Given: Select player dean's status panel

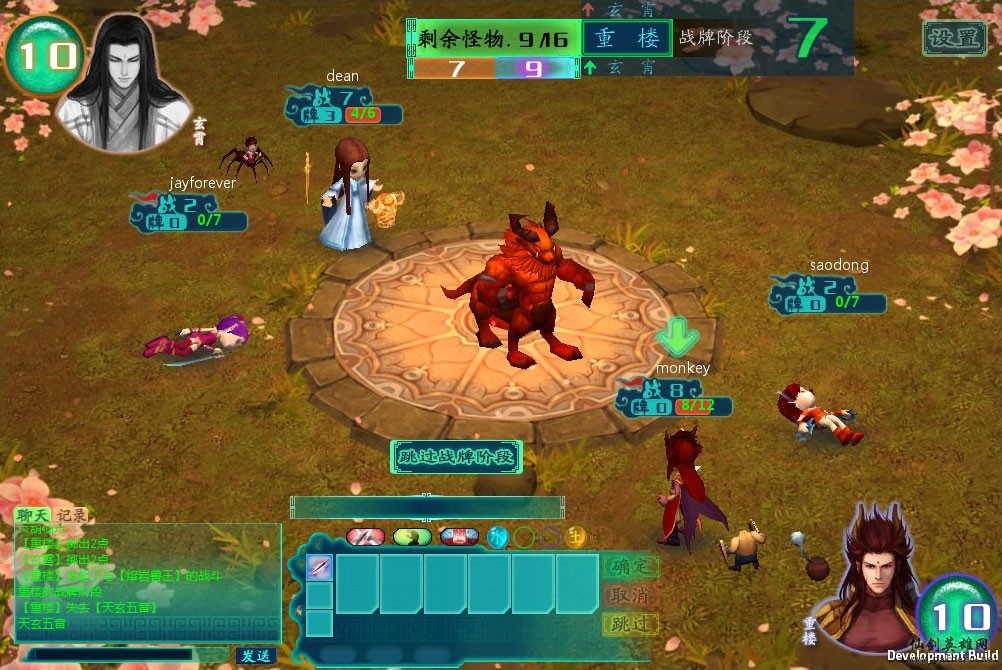Looking at the screenshot, I should tap(343, 106).
